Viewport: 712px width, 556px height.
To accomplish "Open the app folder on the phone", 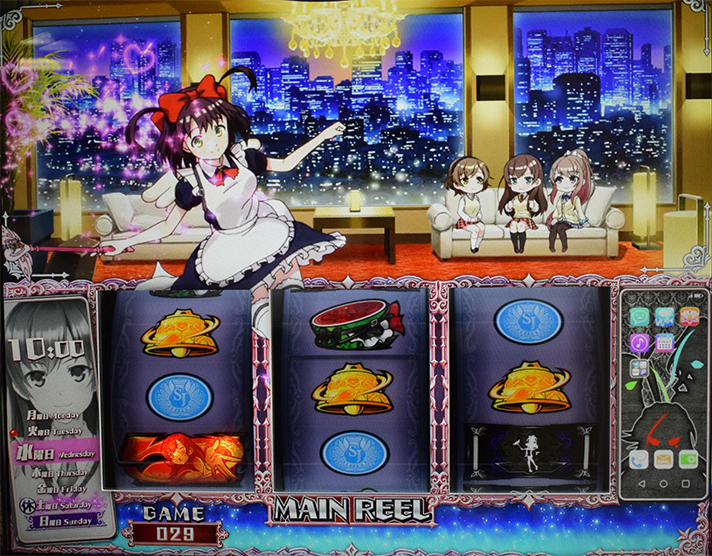I will [x=640, y=367].
